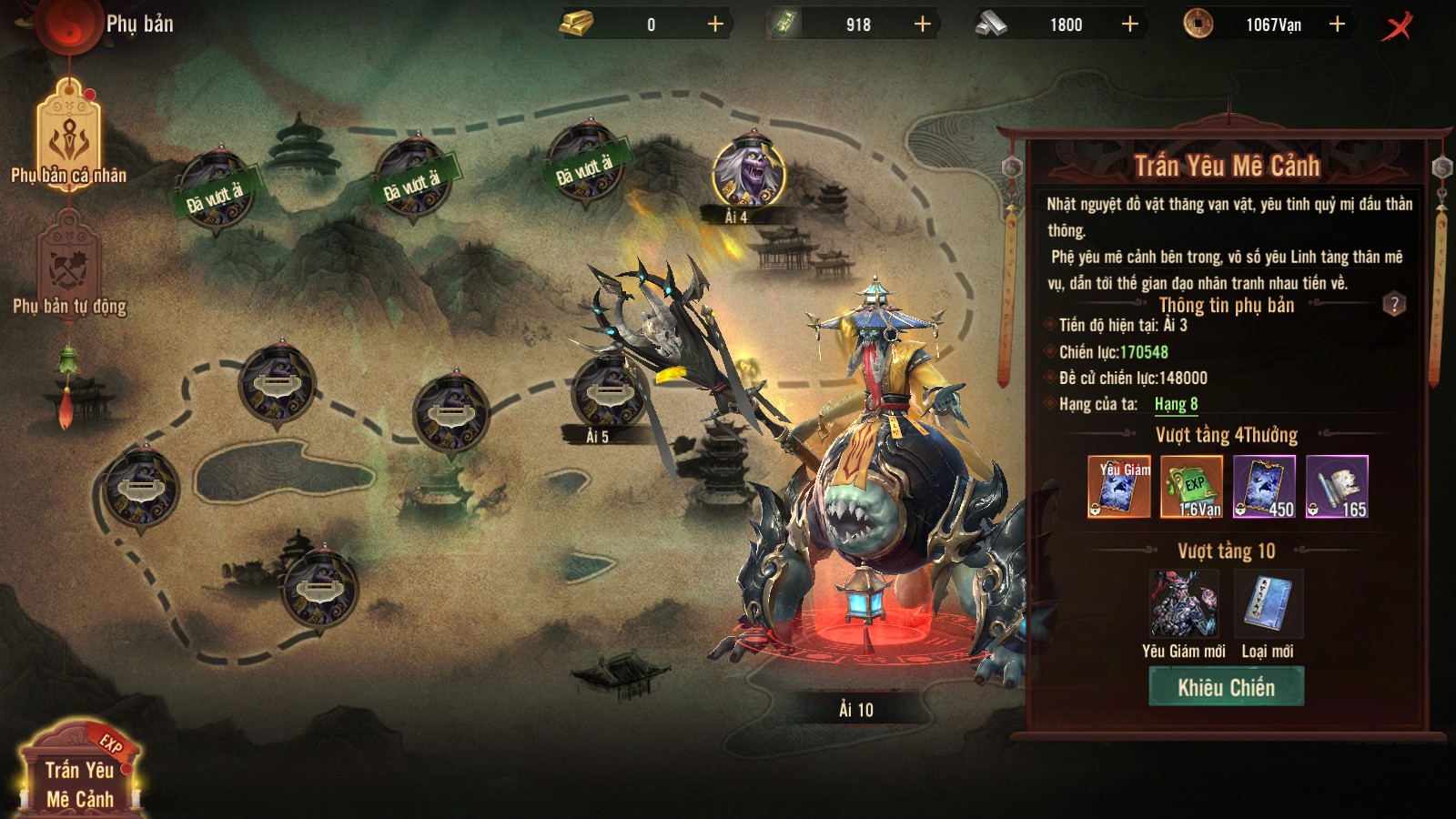Start the Khiêu Chiến challenge

click(1226, 687)
